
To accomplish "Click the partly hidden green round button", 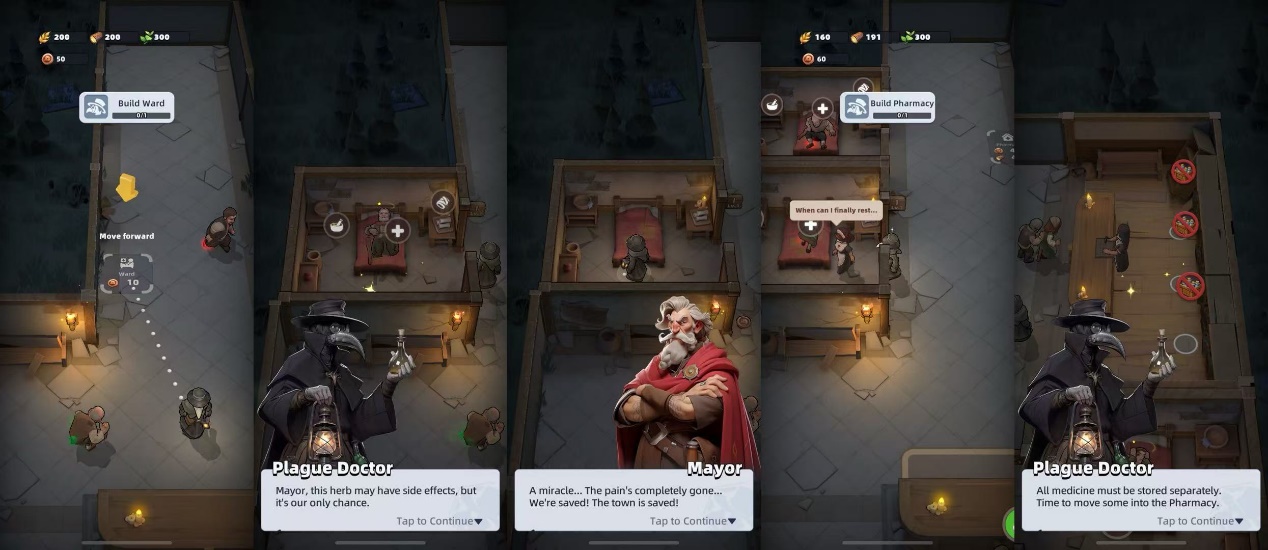I will 1009,522.
